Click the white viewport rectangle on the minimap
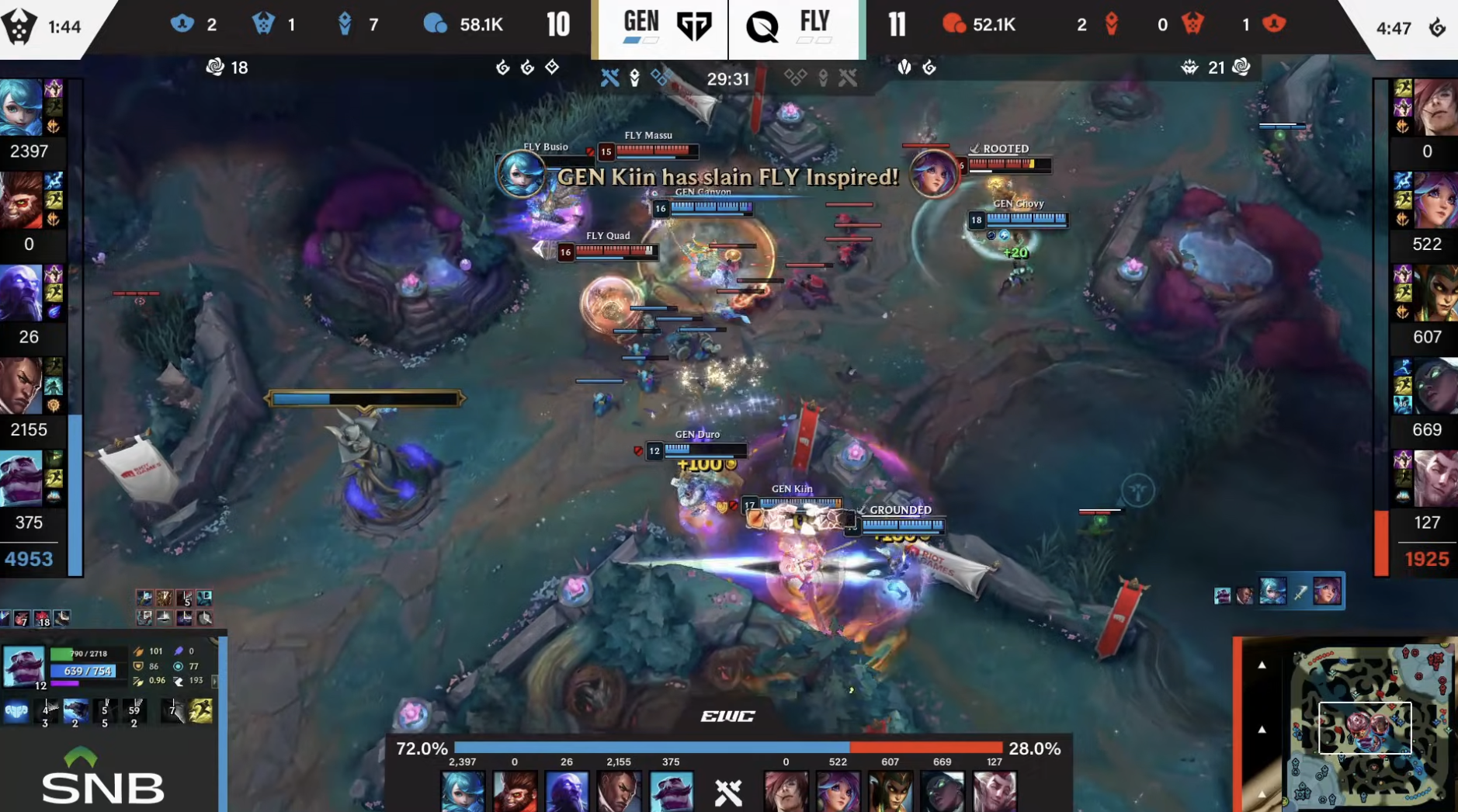Screen dimensions: 1458x812 1365,728
